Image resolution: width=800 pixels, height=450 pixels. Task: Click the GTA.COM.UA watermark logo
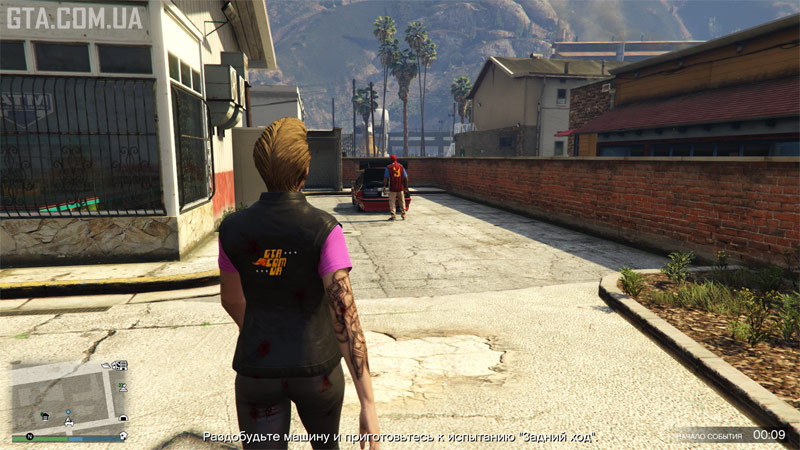(x=76, y=17)
